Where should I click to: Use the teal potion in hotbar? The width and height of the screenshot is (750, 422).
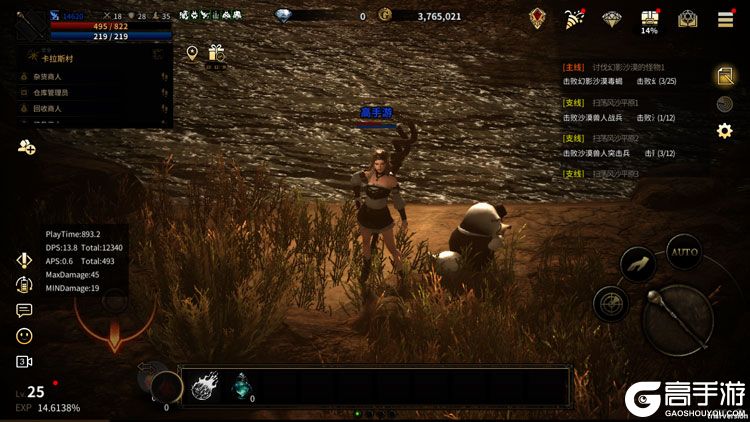[x=242, y=384]
